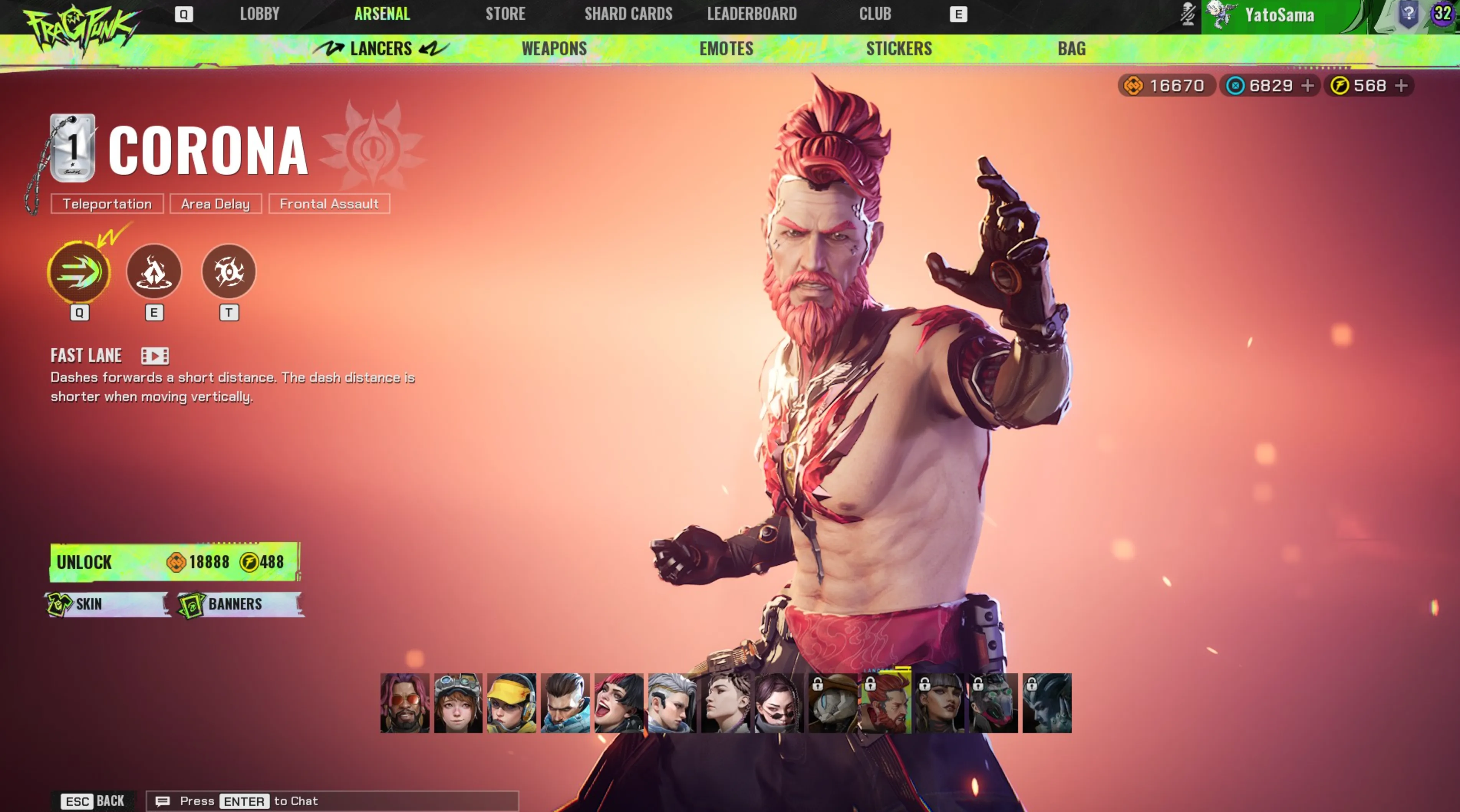Choose the yellow visor lancer portrait

pos(511,703)
